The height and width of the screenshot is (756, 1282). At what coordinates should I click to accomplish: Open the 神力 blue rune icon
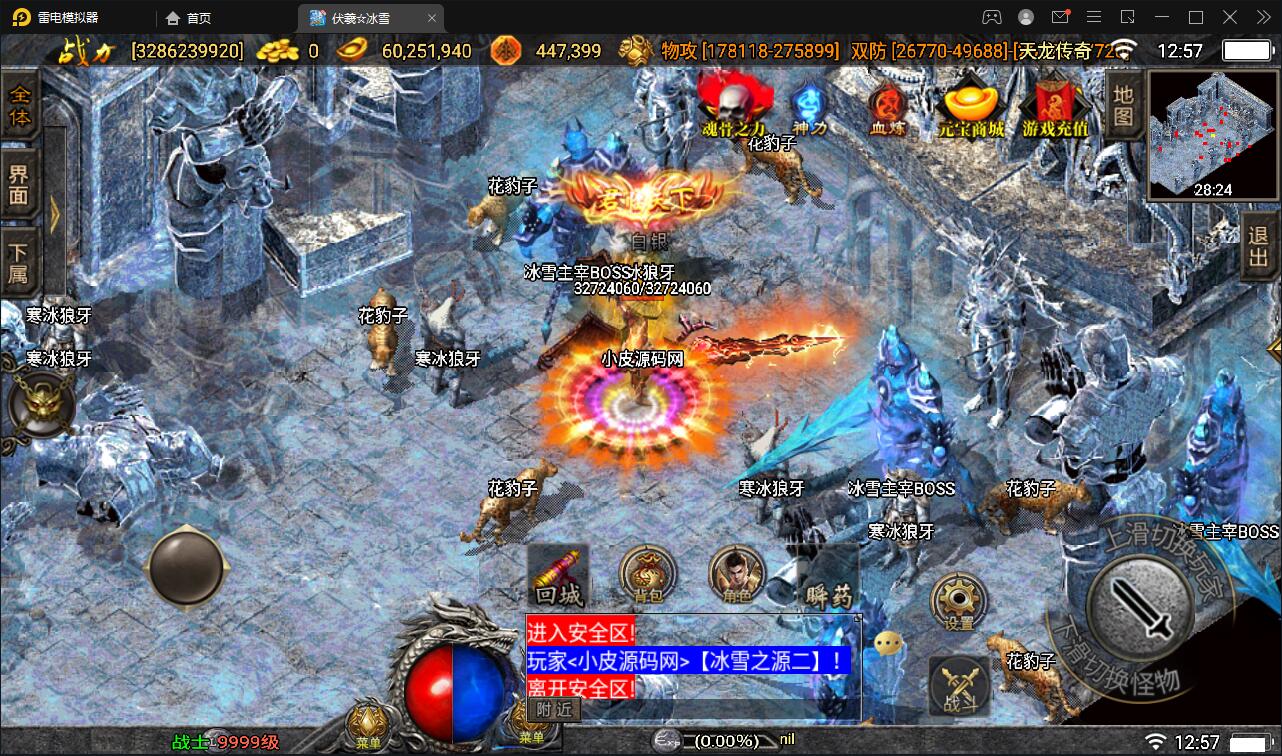[809, 105]
